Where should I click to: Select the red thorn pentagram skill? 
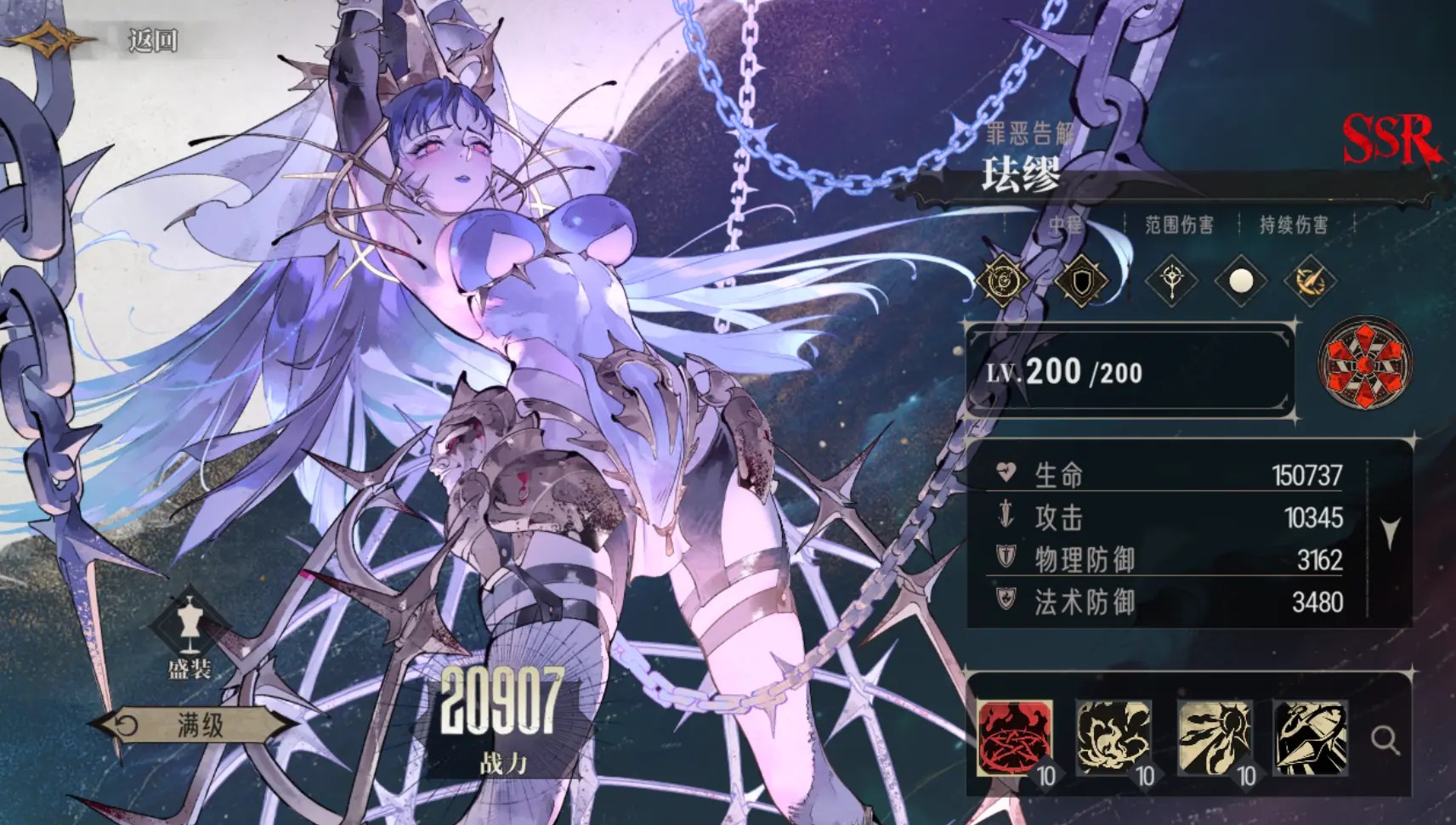[1015, 737]
